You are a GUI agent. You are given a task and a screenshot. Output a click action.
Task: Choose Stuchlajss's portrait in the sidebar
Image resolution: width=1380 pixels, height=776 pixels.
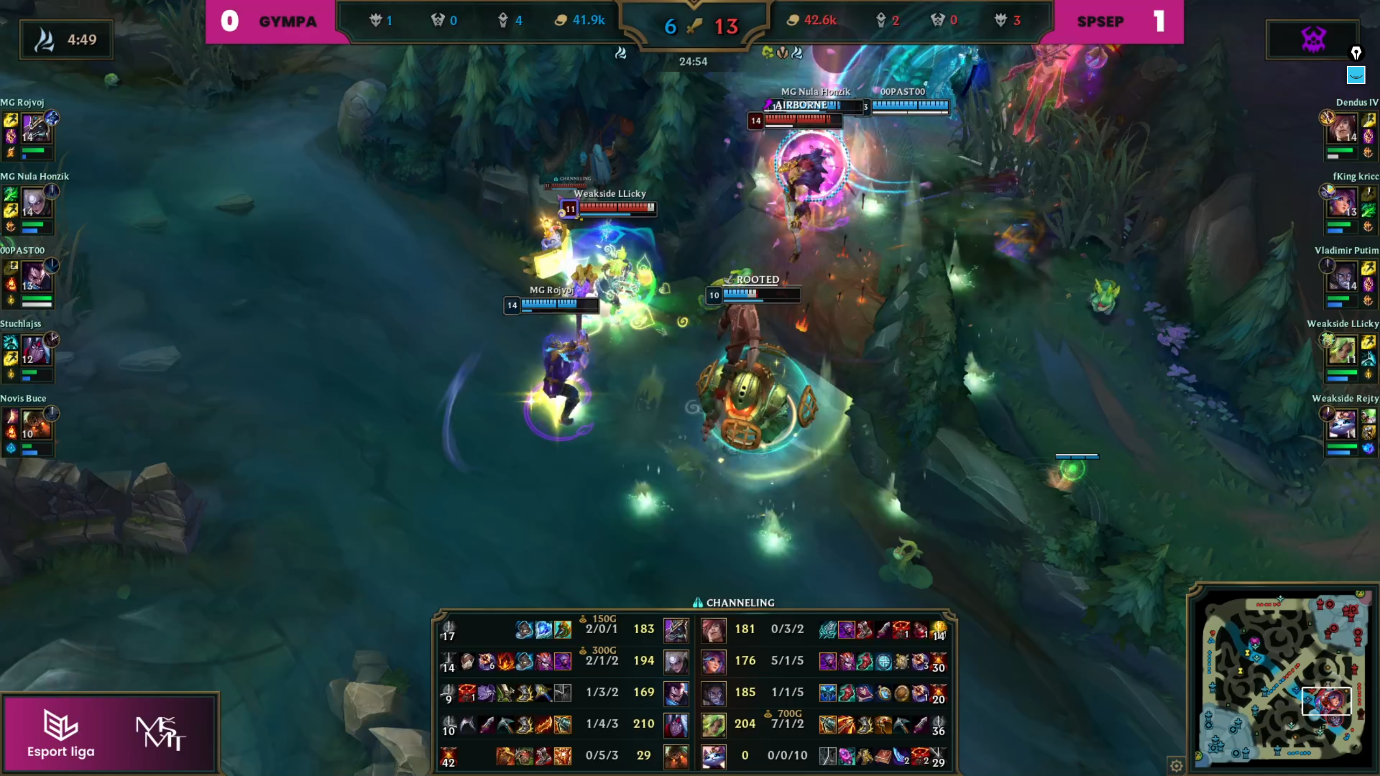pyautogui.click(x=37, y=350)
